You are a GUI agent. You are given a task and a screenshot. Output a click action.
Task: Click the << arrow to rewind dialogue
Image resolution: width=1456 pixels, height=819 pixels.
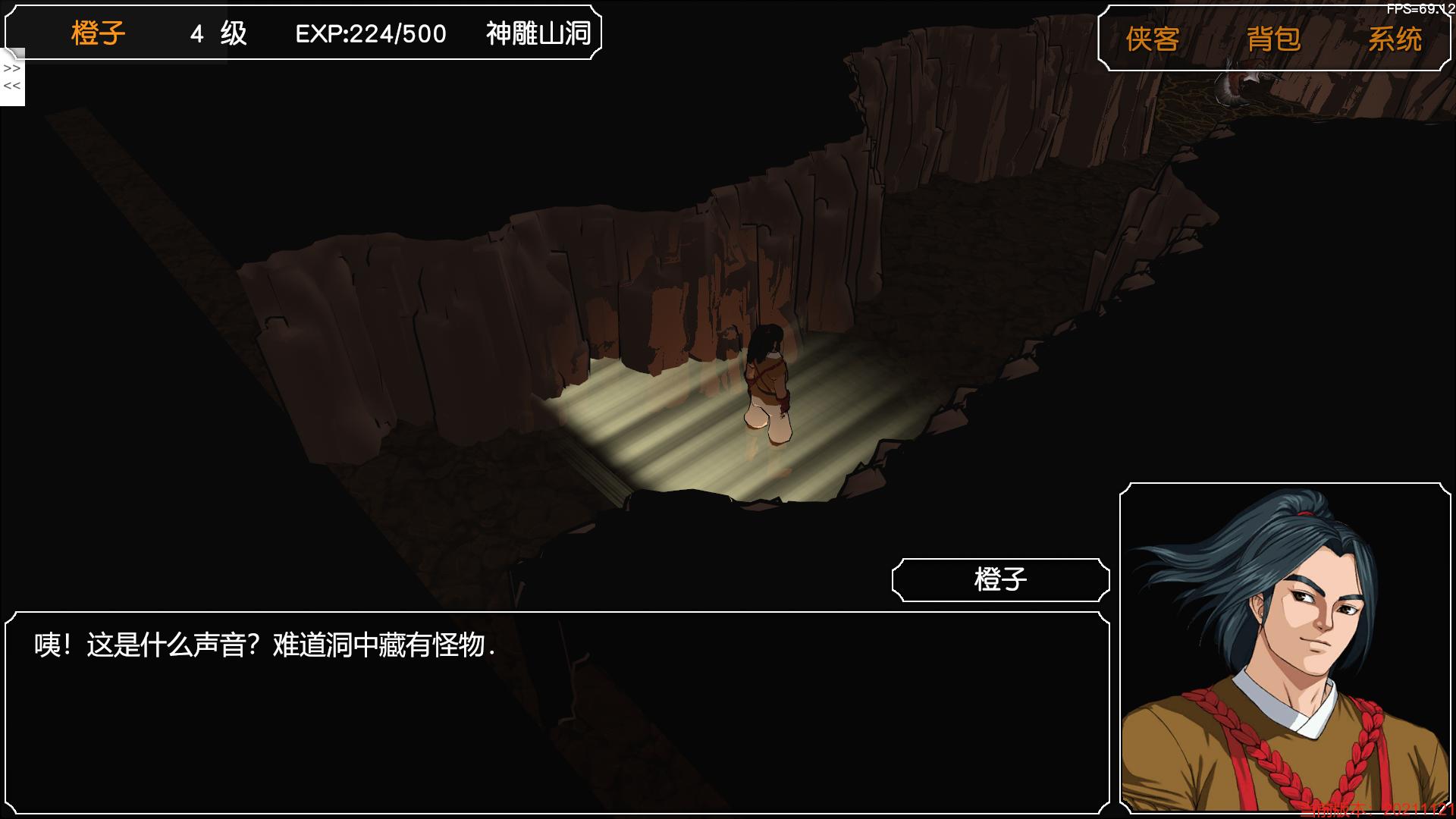pyautogui.click(x=11, y=86)
